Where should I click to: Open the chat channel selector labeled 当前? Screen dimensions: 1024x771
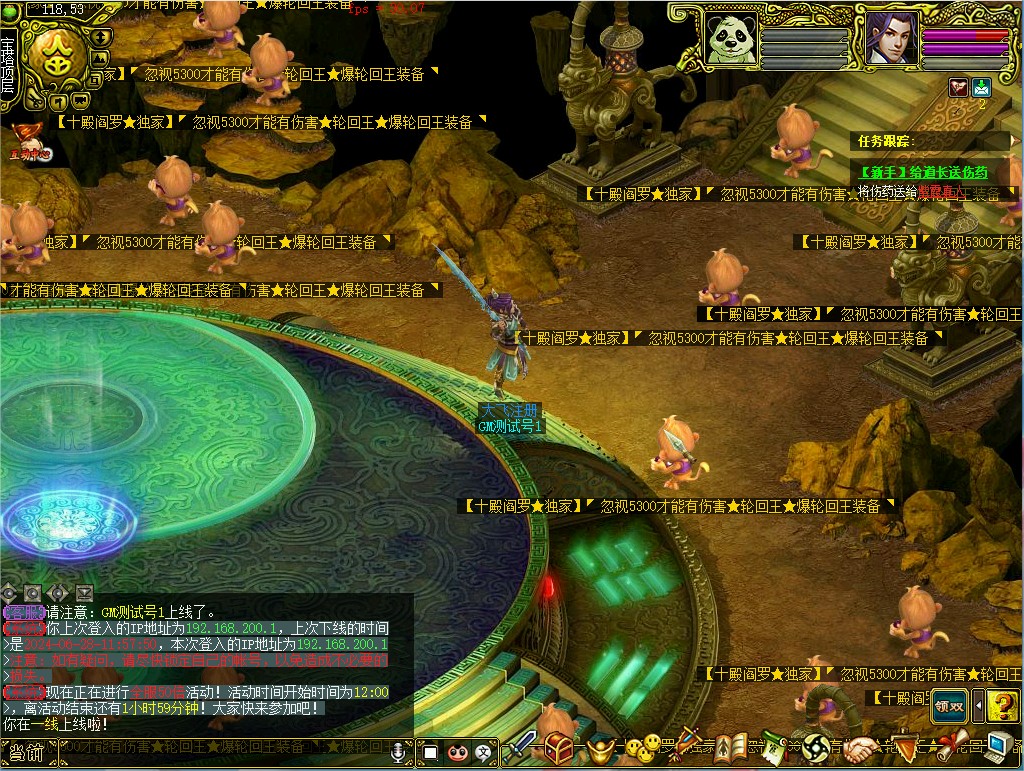[27, 751]
